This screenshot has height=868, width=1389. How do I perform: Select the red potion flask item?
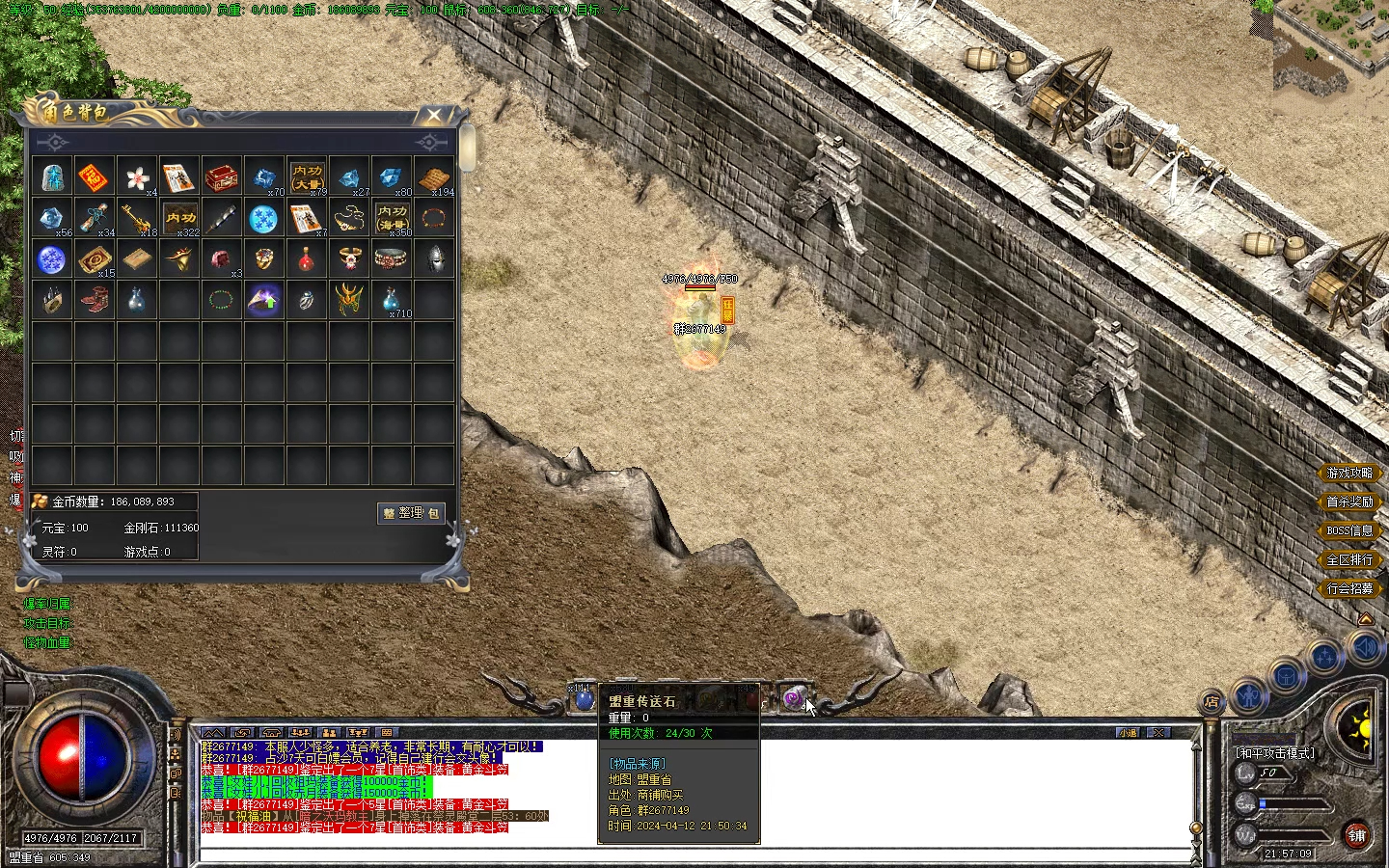tap(307, 259)
